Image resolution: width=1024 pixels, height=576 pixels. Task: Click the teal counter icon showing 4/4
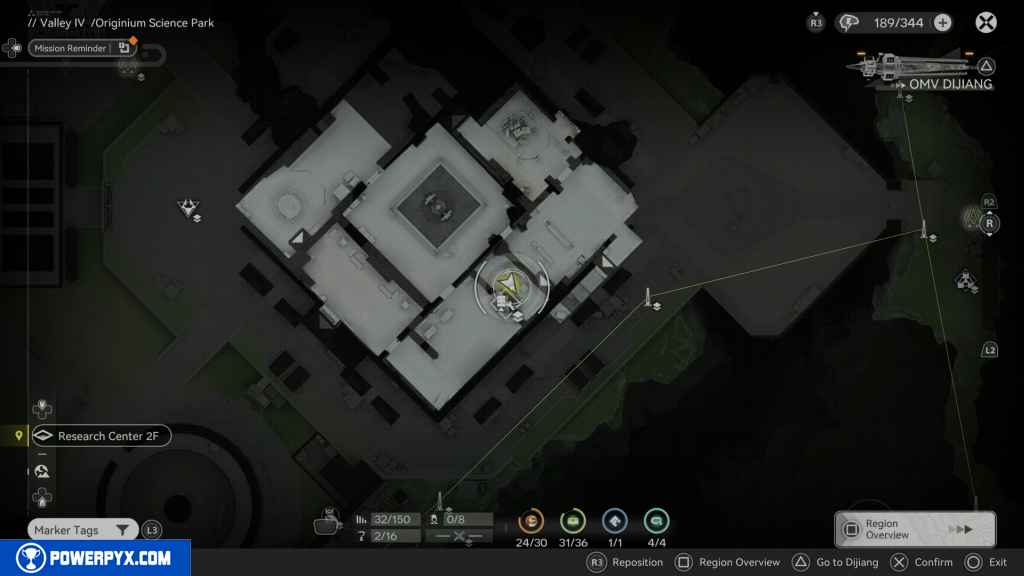coord(657,521)
